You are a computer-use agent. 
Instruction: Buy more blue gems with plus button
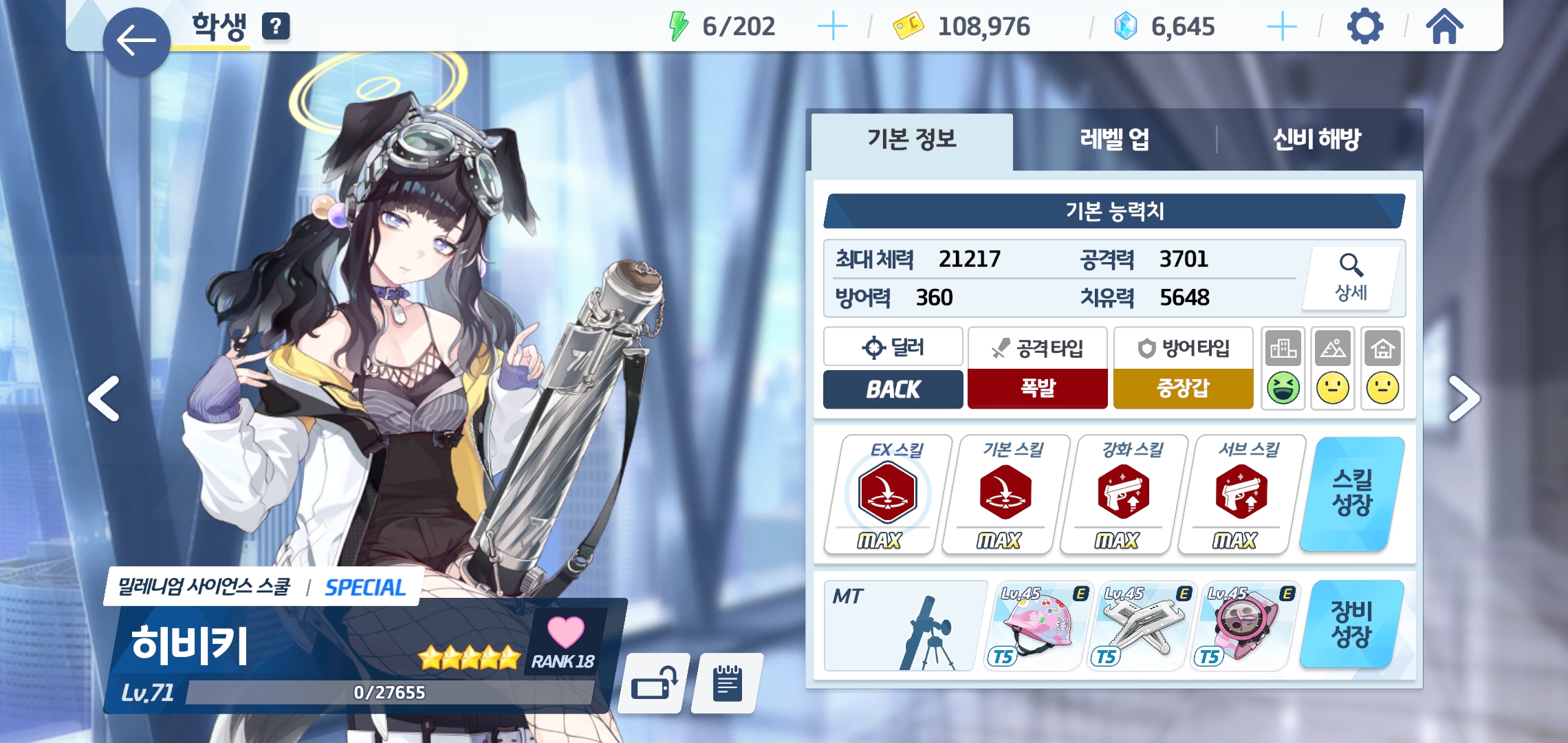tap(1281, 27)
